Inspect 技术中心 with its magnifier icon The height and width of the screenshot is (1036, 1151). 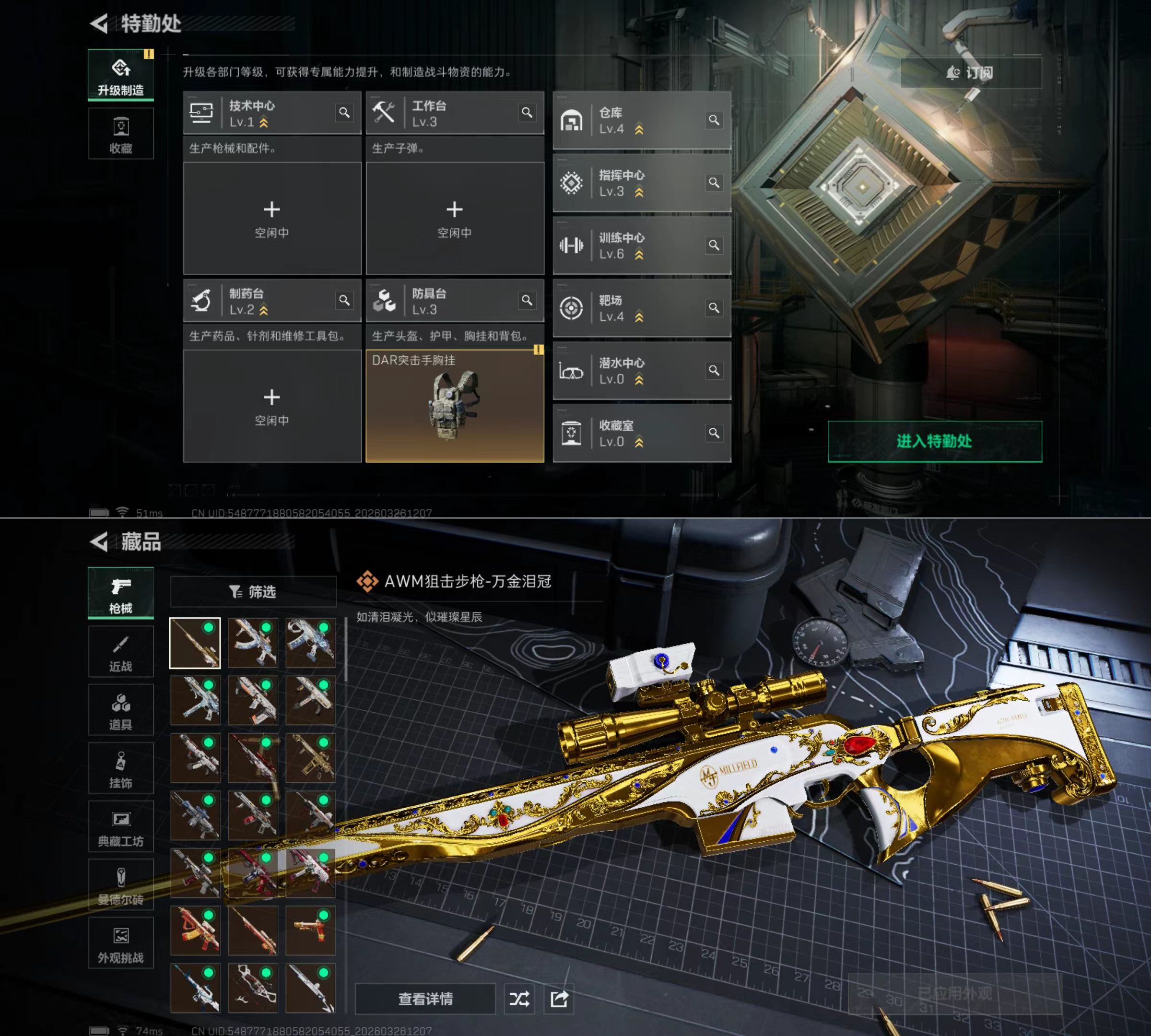[x=344, y=113]
